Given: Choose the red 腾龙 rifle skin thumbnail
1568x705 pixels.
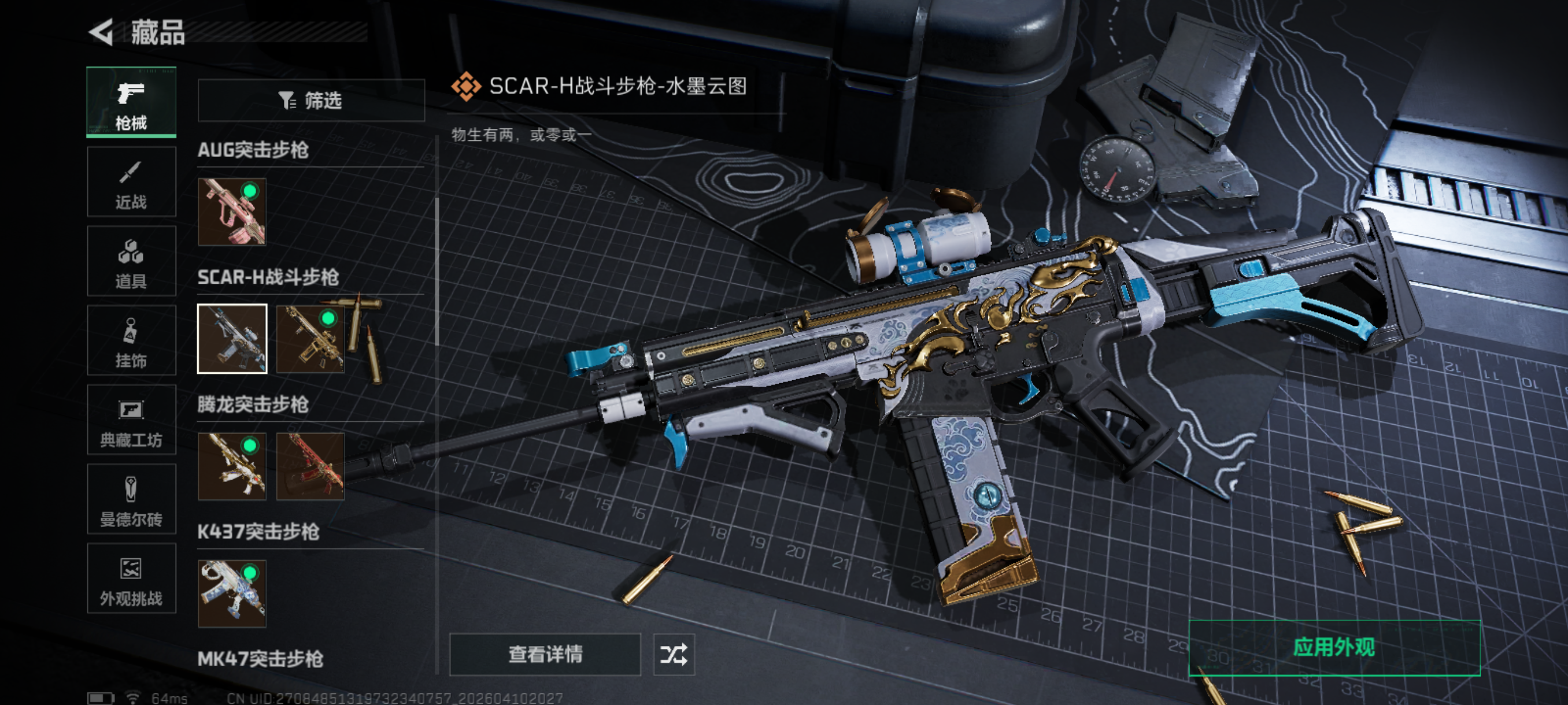Looking at the screenshot, I should pyautogui.click(x=310, y=466).
